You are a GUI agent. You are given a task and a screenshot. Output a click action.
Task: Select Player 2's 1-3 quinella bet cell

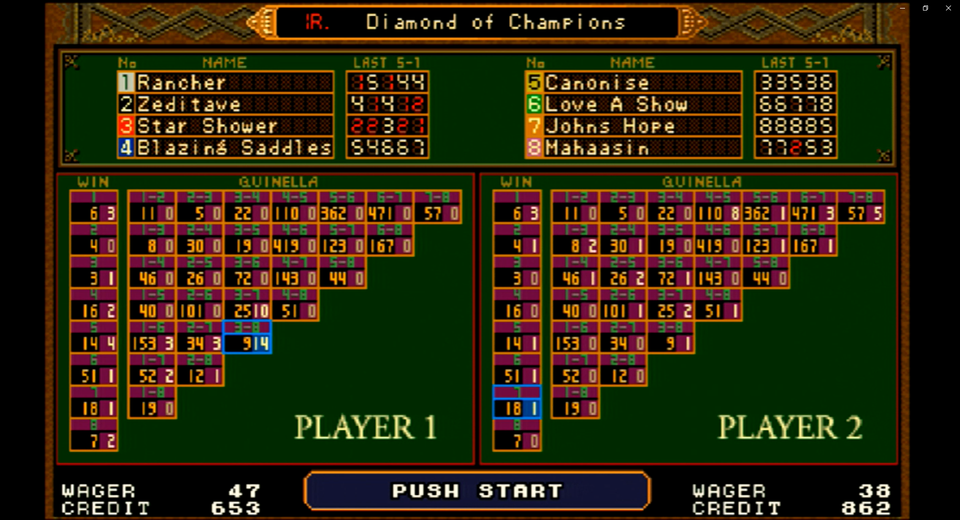[x=575, y=245]
